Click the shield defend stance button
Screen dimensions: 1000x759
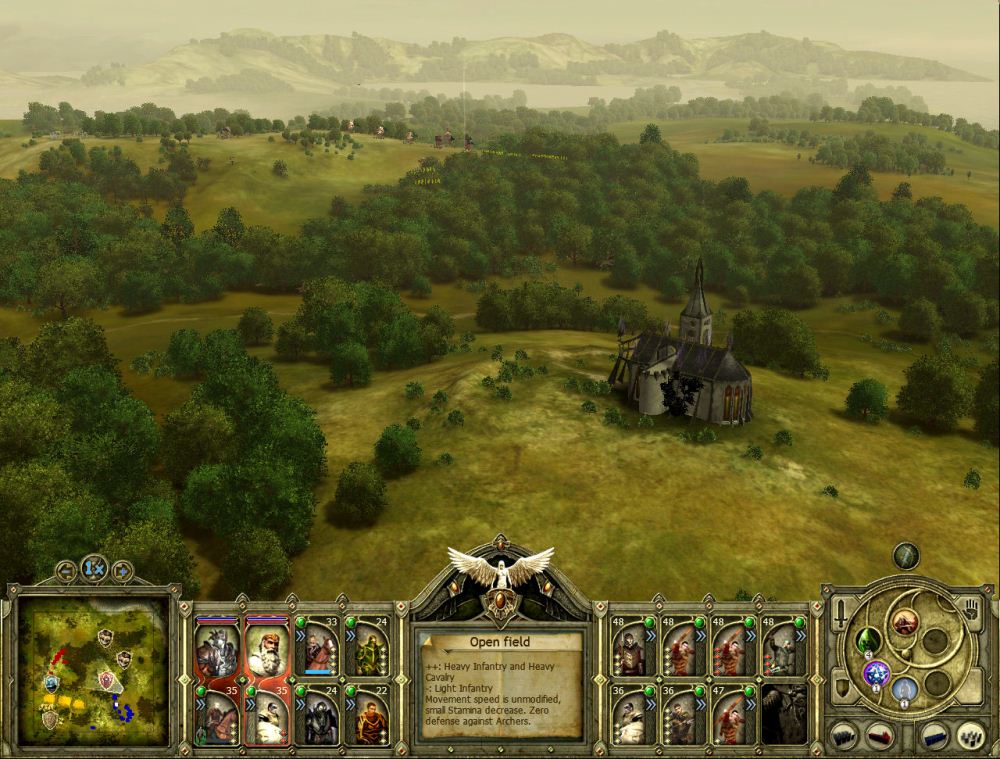842,685
